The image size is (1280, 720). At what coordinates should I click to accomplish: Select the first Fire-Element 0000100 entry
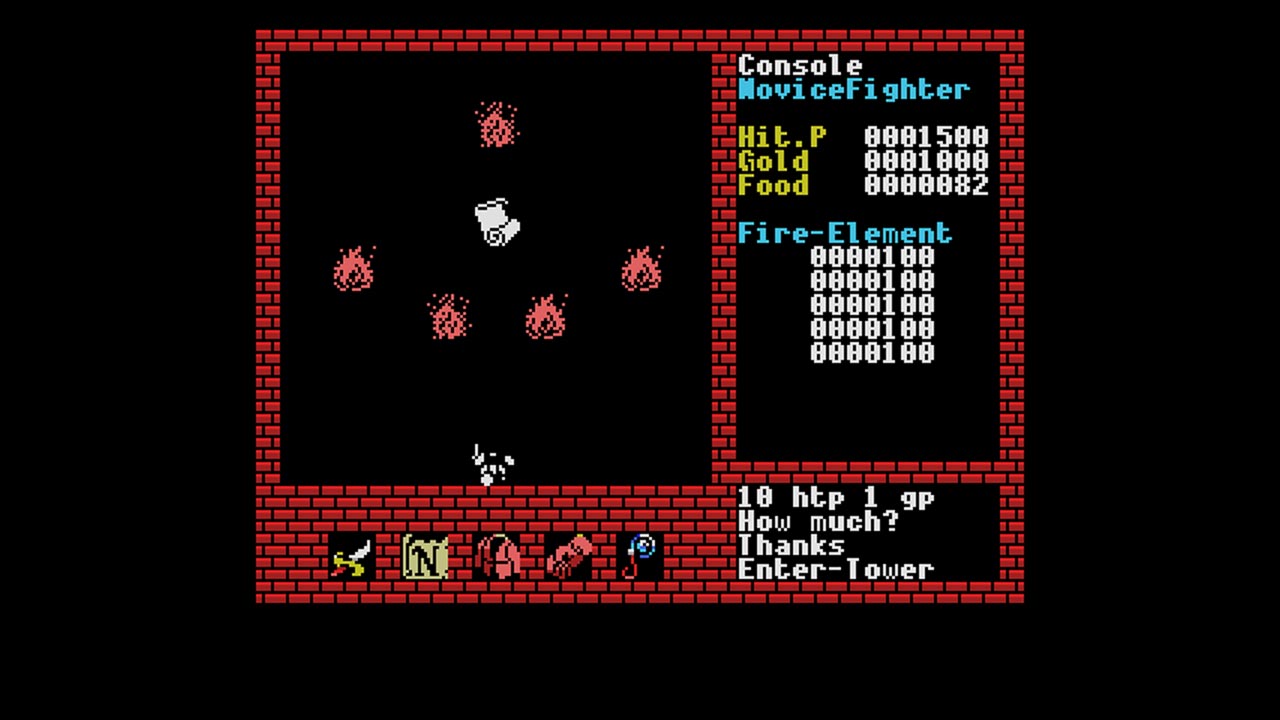click(870, 257)
